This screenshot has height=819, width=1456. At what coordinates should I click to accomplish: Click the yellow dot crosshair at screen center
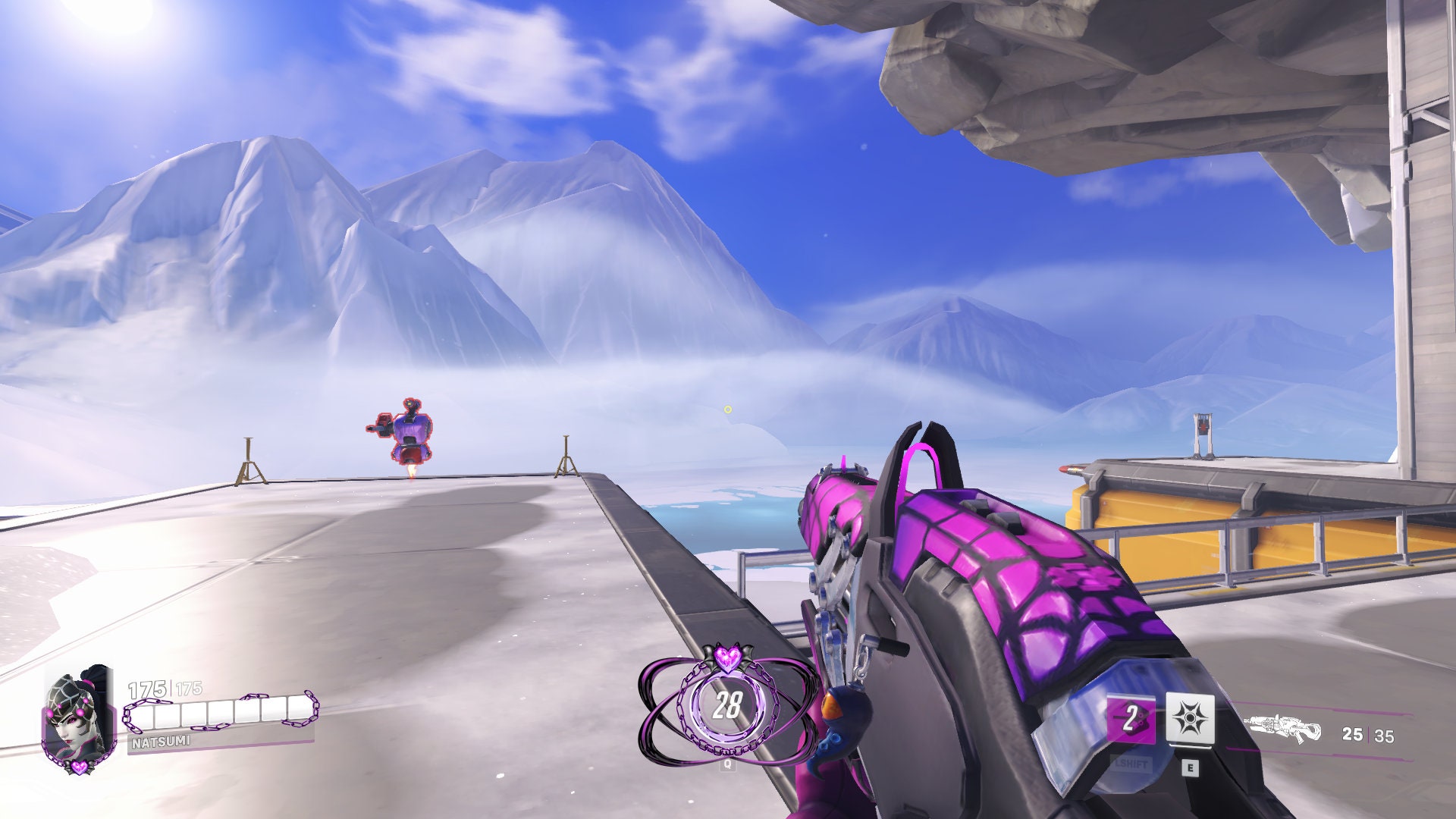coord(726,408)
